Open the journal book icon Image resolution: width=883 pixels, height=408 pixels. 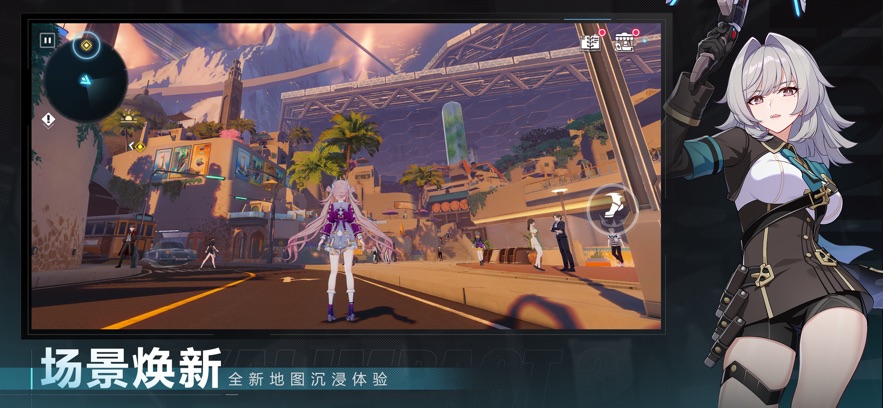tap(591, 42)
